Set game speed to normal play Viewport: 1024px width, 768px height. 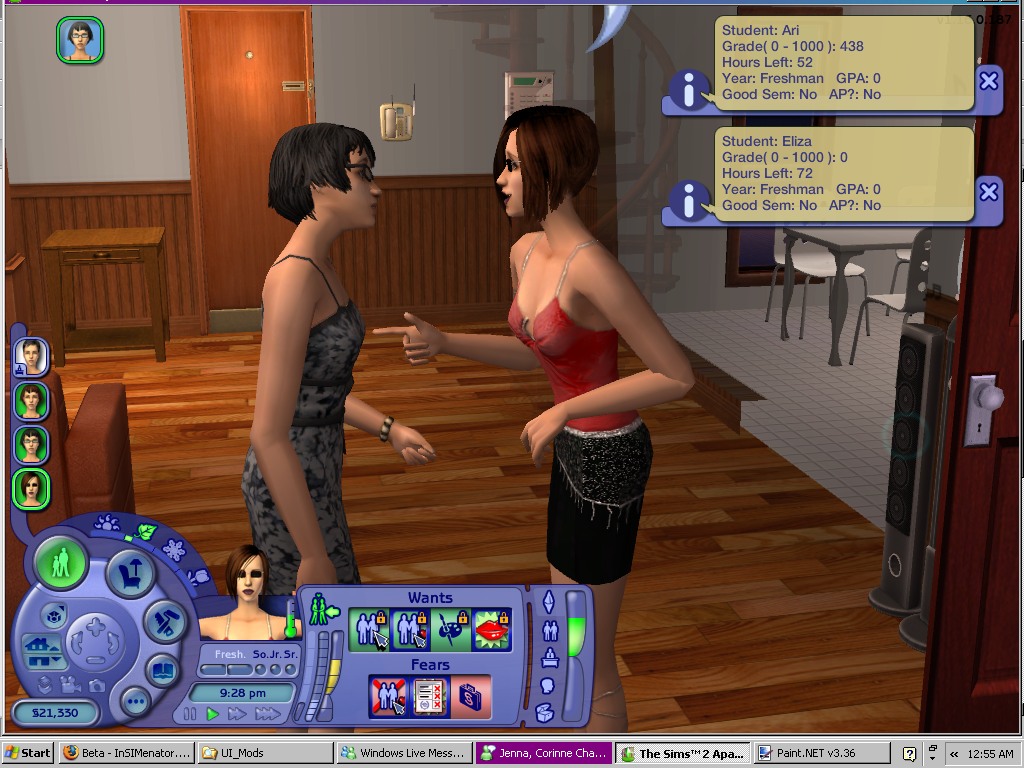(x=212, y=714)
